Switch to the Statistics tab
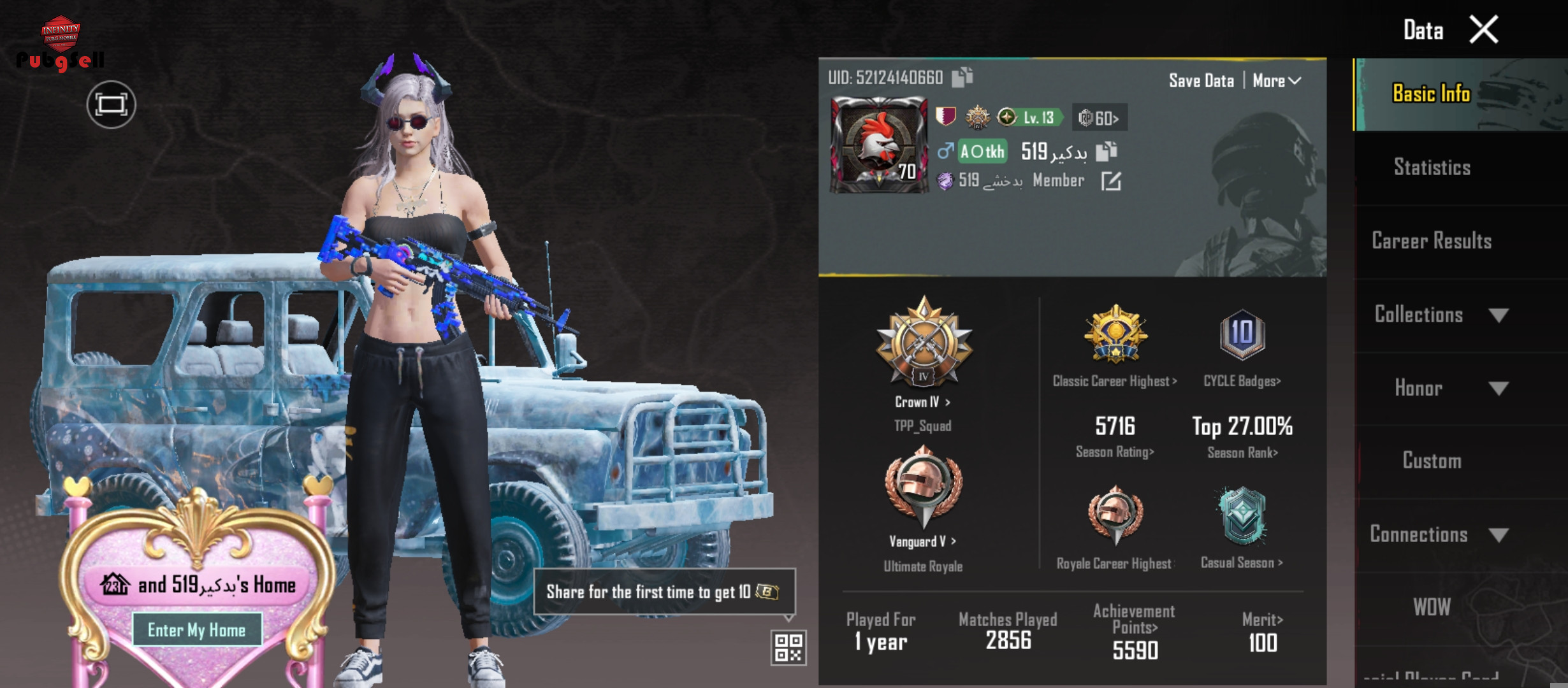The width and height of the screenshot is (1568, 688). (1432, 168)
